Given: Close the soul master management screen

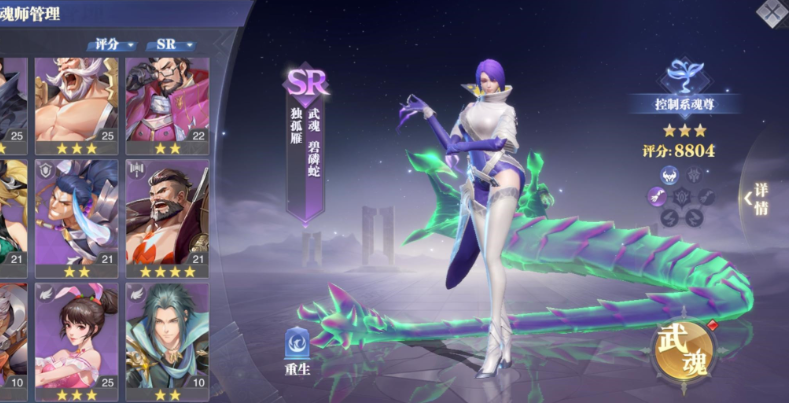Looking at the screenshot, I should pos(774,12).
